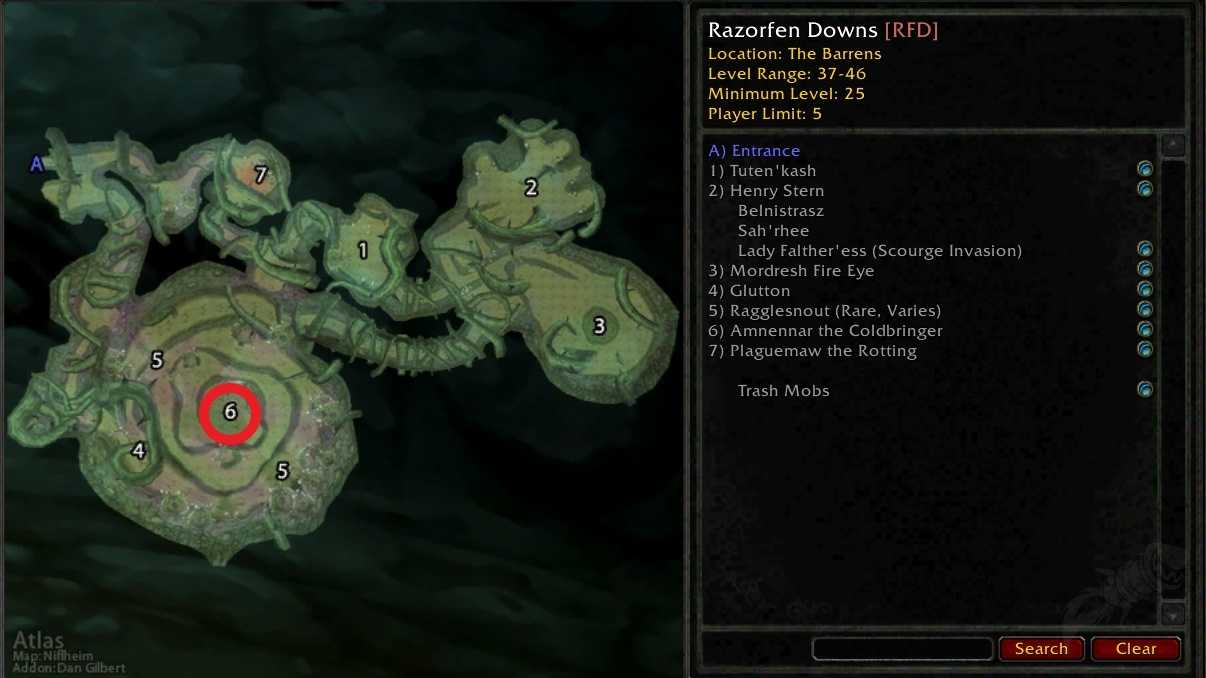Select Tuten'kash in the boss list
Viewport: 1206px width, 678px height.
[762, 171]
